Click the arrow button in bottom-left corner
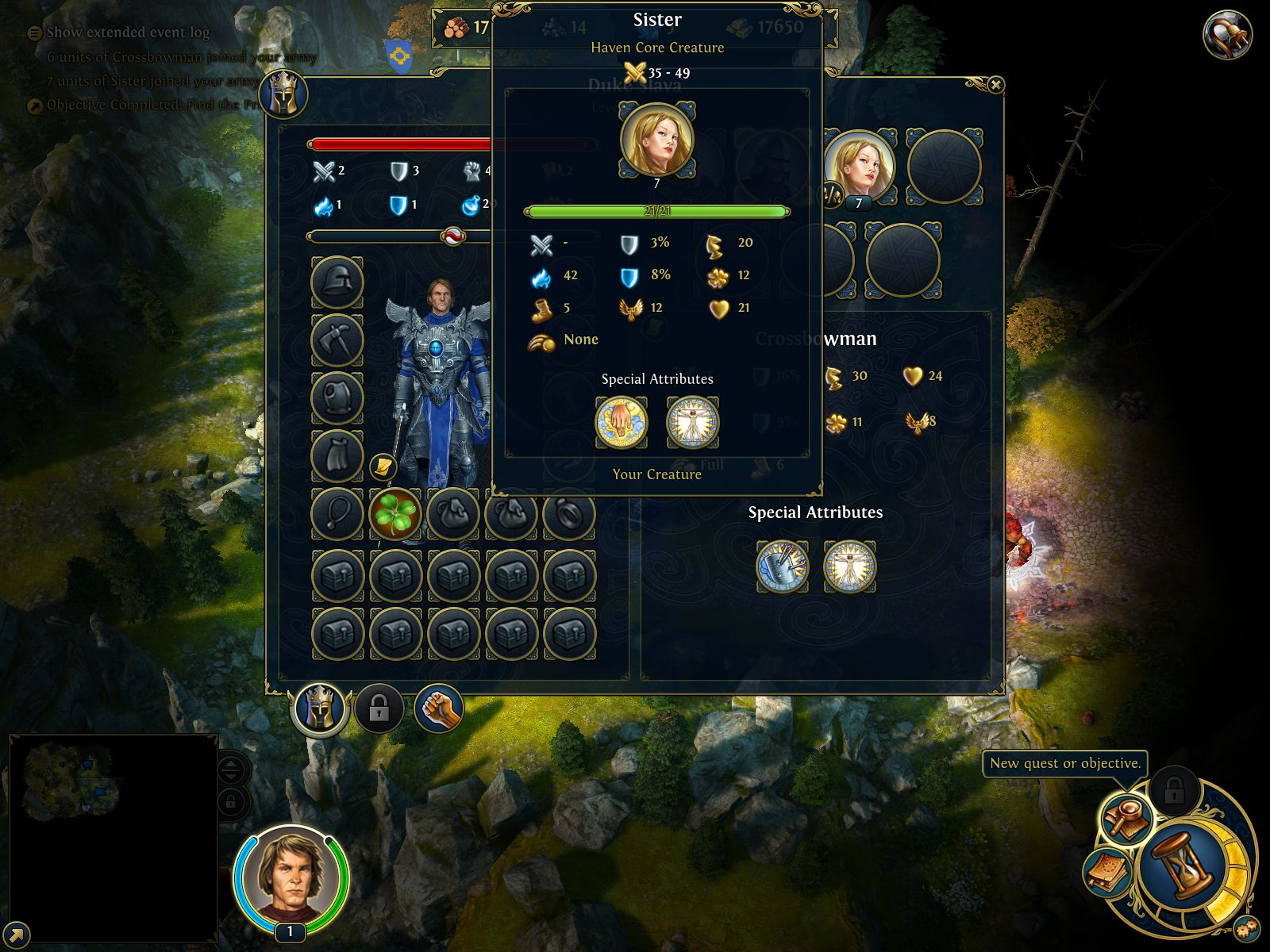 (16, 935)
